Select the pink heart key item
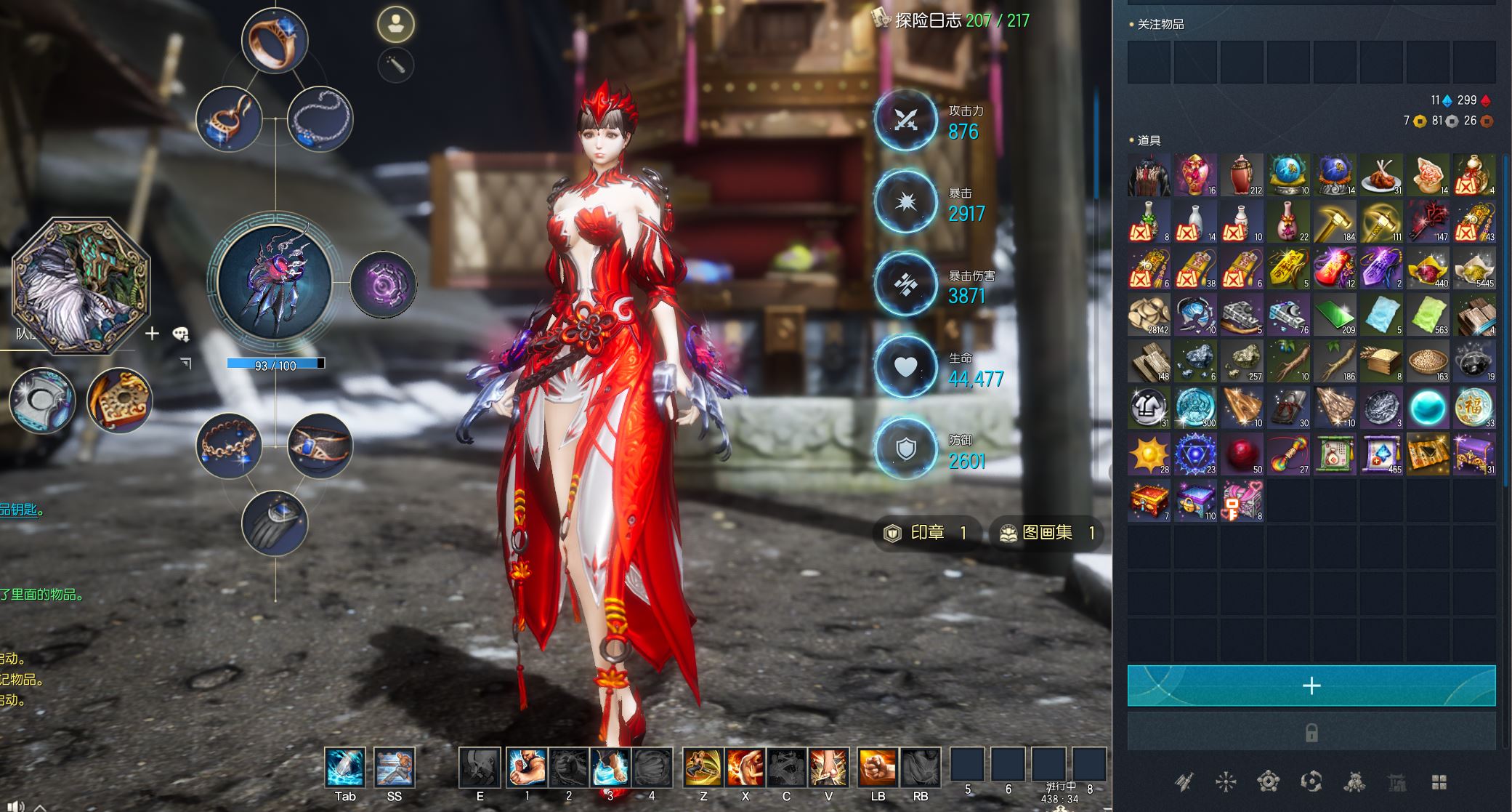This screenshot has width=1512, height=812. coord(1242,501)
